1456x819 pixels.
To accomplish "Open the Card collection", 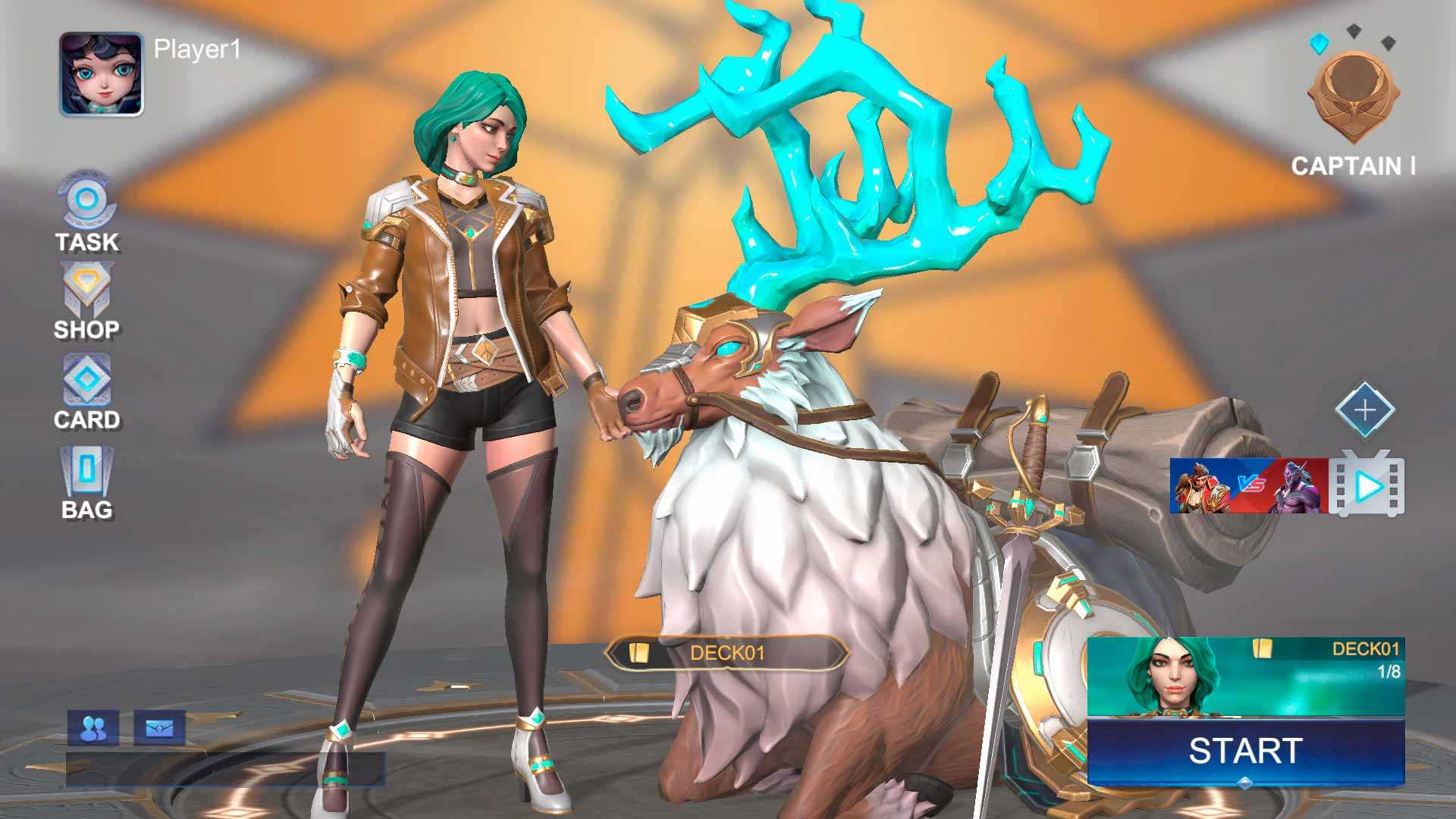I will click(86, 391).
